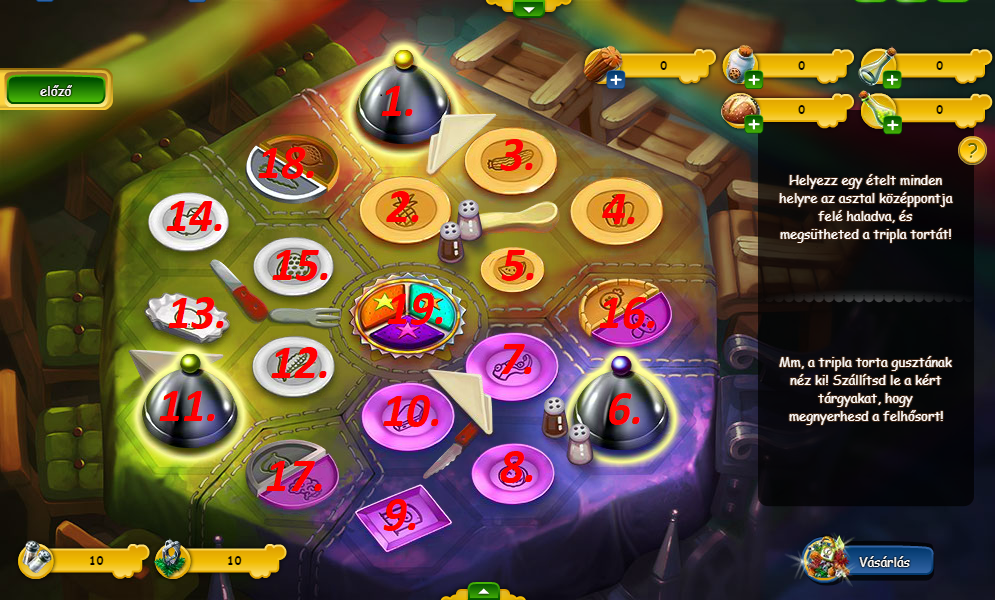Pick the purple plate numbered 10
Screen dimensions: 995x600
tap(407, 411)
